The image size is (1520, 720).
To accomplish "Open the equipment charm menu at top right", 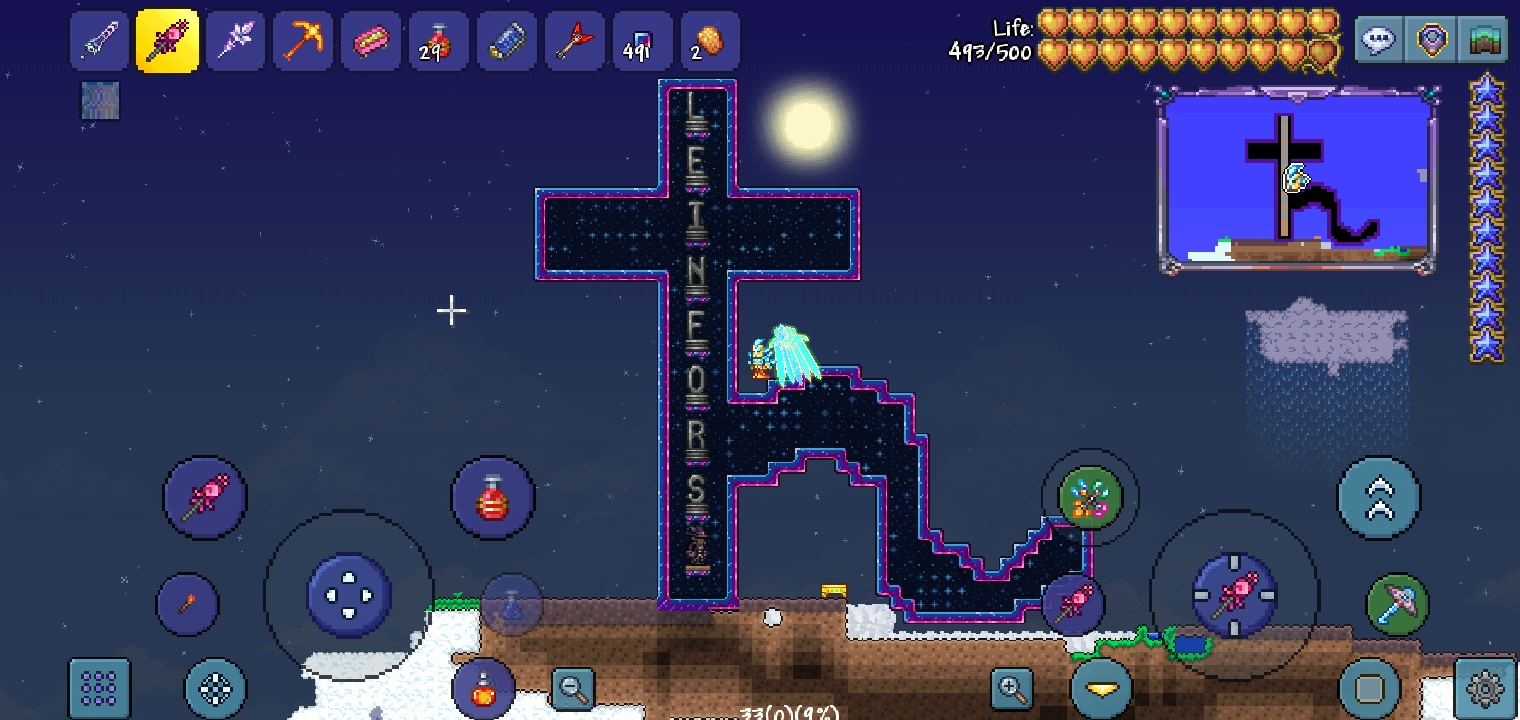I will tap(1431, 40).
